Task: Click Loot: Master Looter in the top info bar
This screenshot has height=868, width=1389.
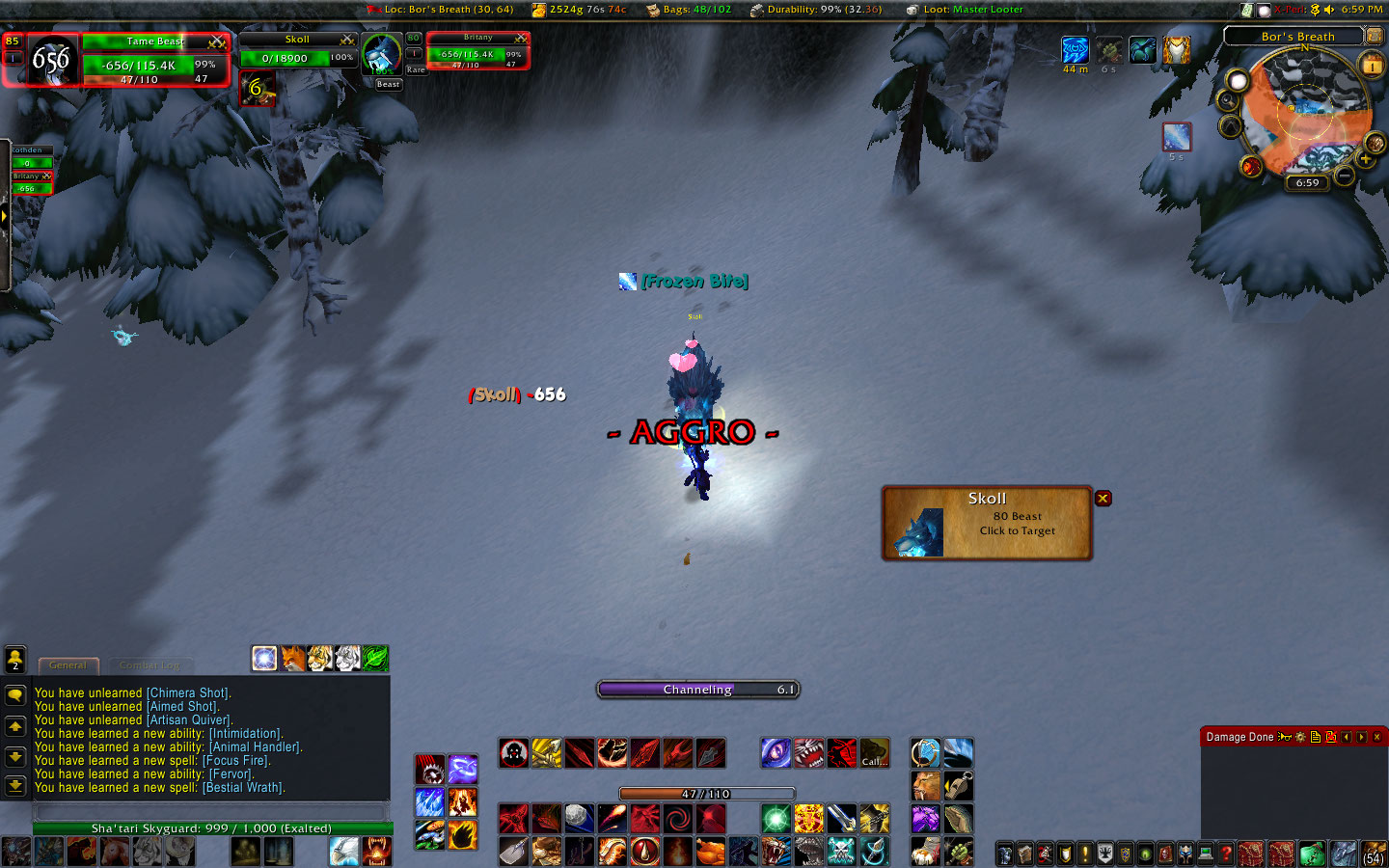Action: (x=974, y=9)
